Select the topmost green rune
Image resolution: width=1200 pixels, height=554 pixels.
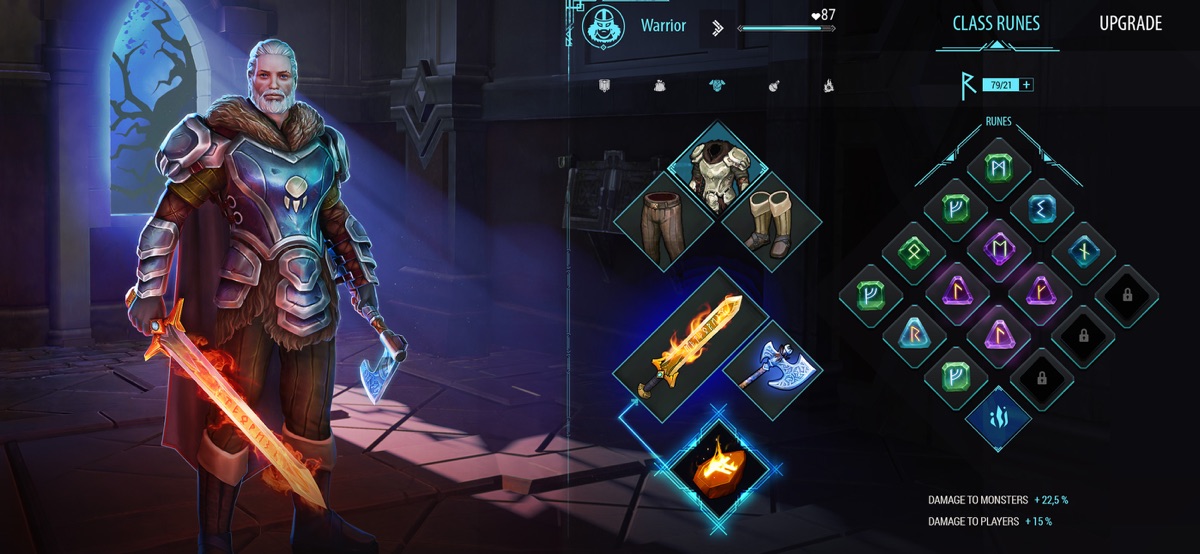tap(998, 168)
